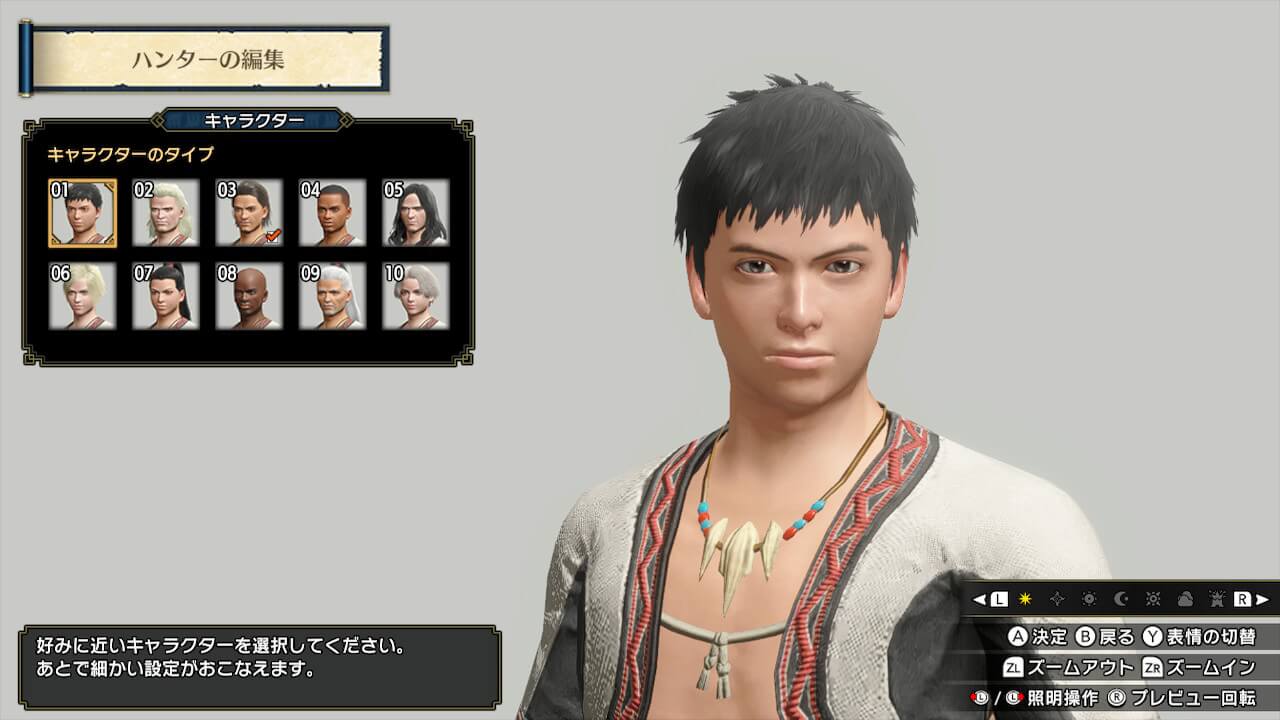This screenshot has width=1280, height=720.
Task: Pick preset 07 with the black ponytail
Action: (x=166, y=296)
